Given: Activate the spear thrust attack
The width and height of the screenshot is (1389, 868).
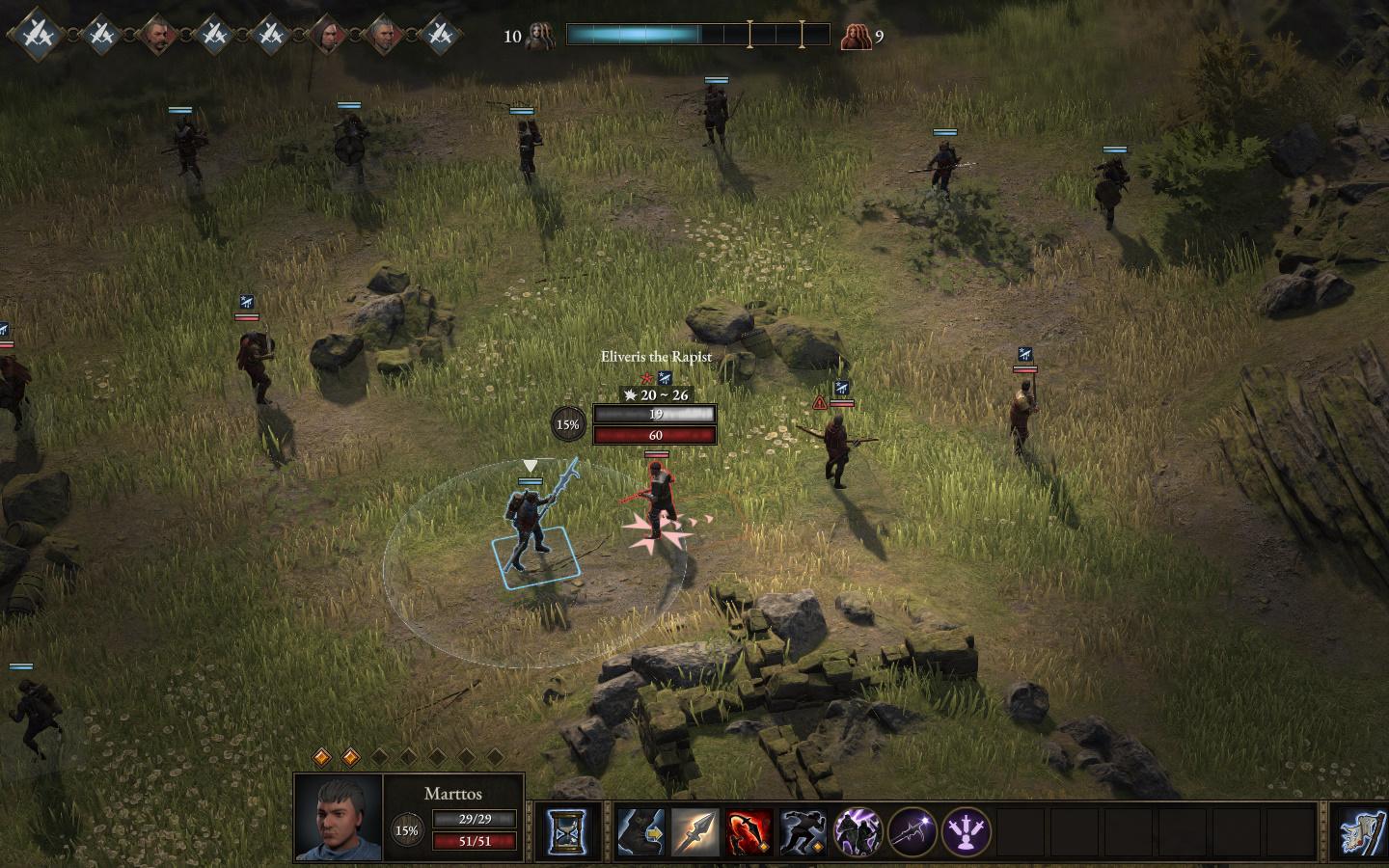Looking at the screenshot, I should (694, 831).
